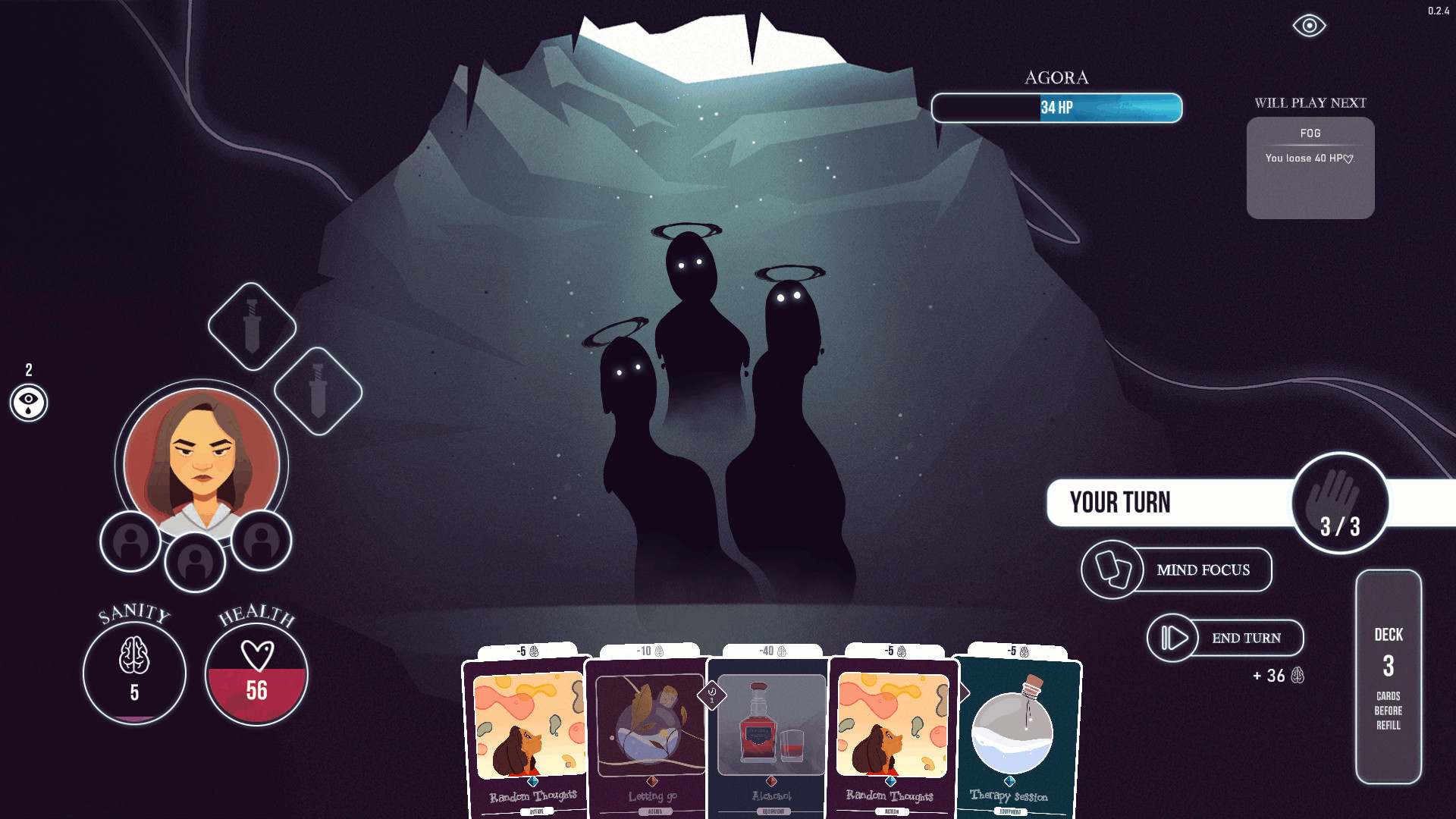The height and width of the screenshot is (819, 1456).
Task: Click the crying eye icon marked 2
Action: pos(29,402)
